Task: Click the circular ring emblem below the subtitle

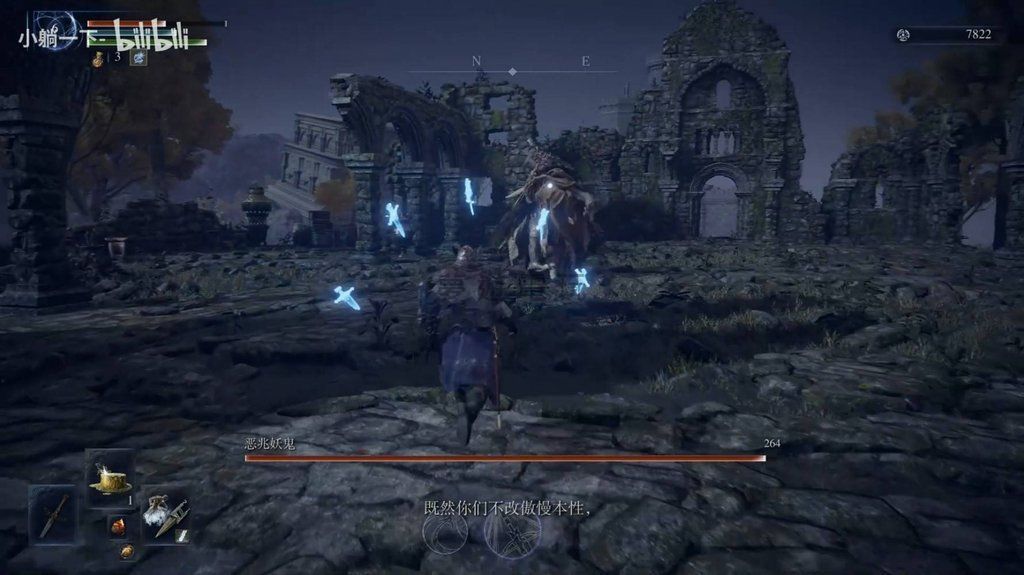Action: click(443, 535)
